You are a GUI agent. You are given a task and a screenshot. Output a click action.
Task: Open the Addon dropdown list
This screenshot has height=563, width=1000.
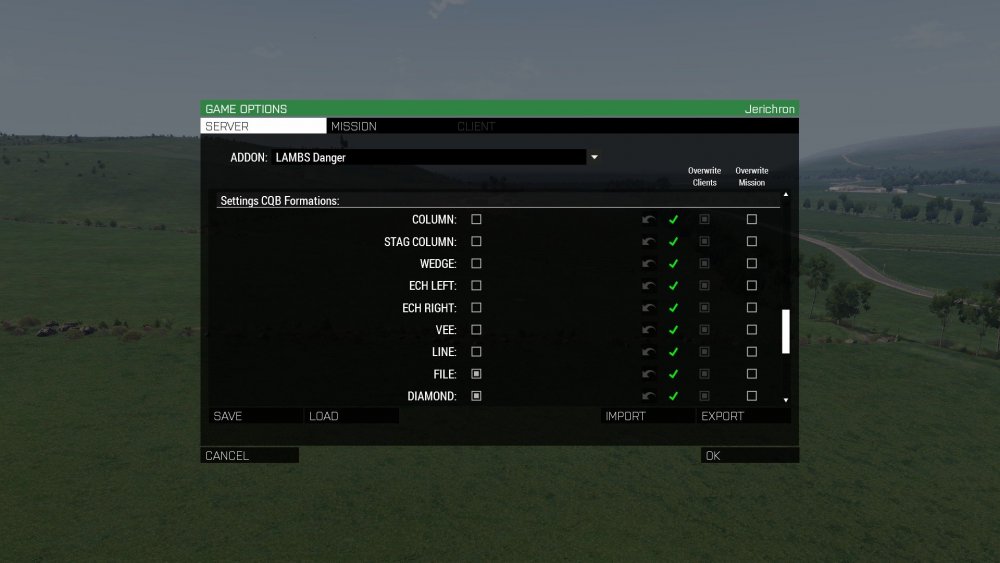click(594, 157)
